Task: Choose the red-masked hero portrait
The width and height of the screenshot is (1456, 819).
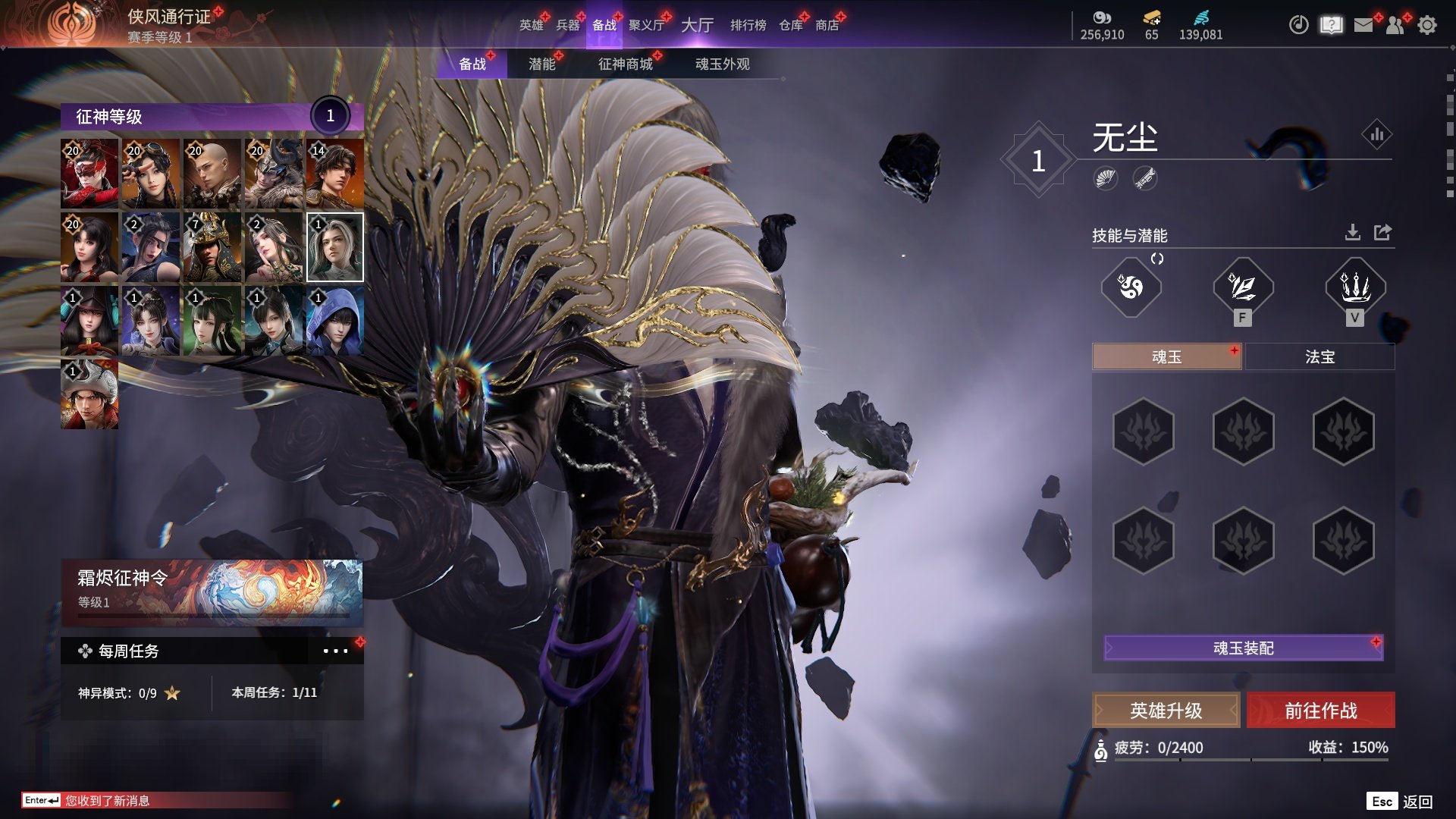Action: [89, 174]
